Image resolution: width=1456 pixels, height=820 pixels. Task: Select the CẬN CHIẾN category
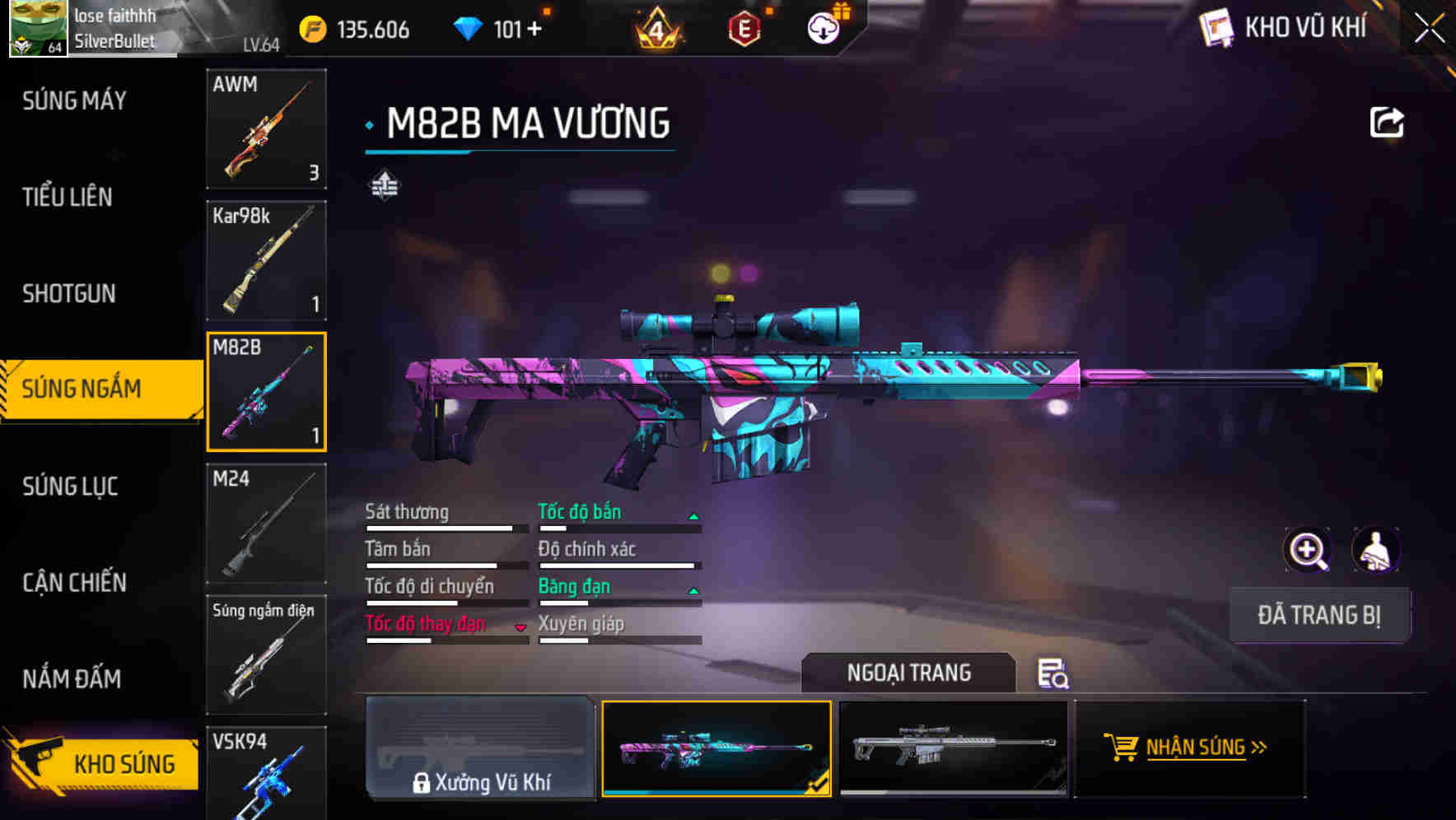72,583
